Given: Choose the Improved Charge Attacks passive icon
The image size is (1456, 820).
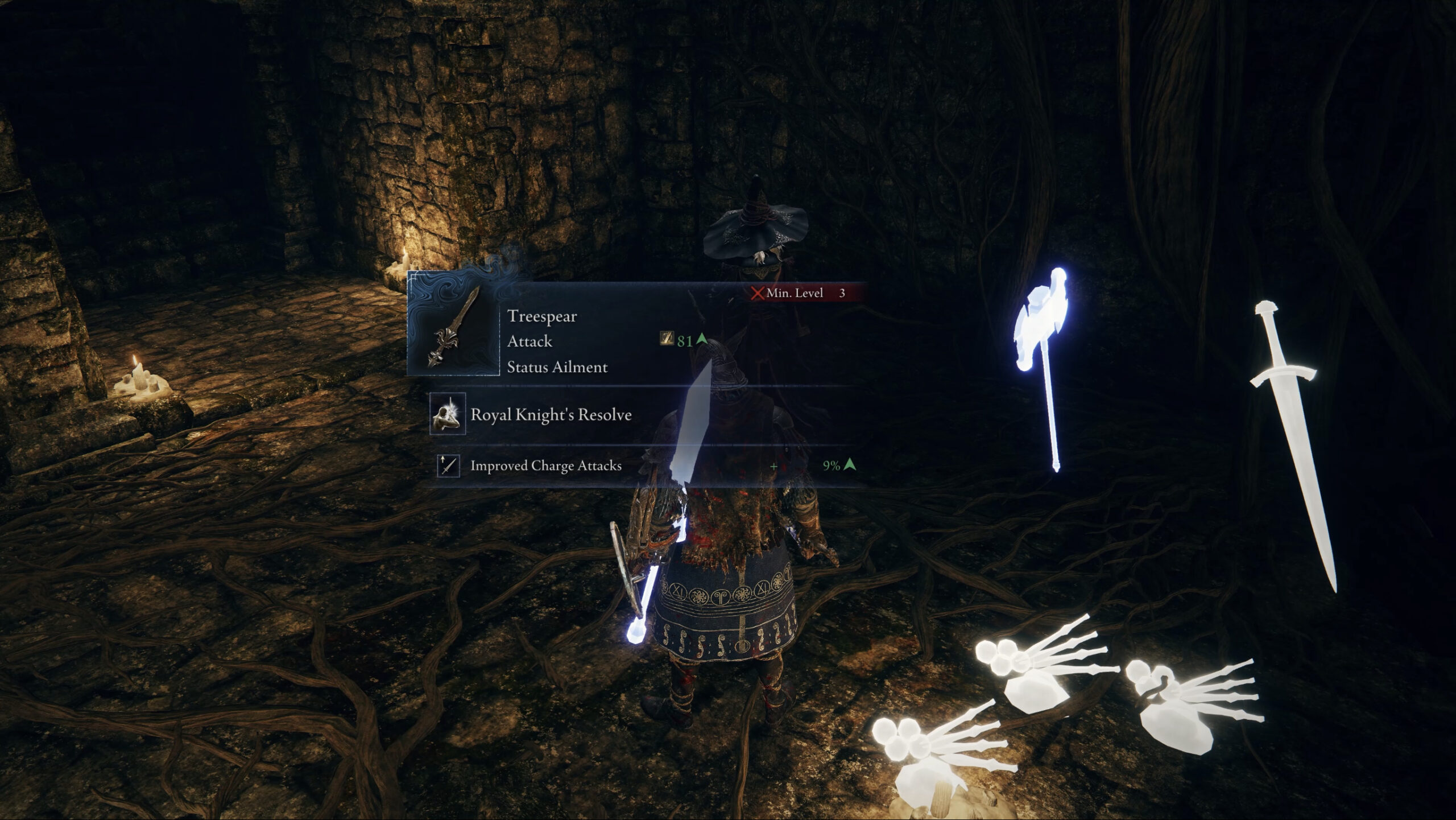Looking at the screenshot, I should (x=448, y=465).
